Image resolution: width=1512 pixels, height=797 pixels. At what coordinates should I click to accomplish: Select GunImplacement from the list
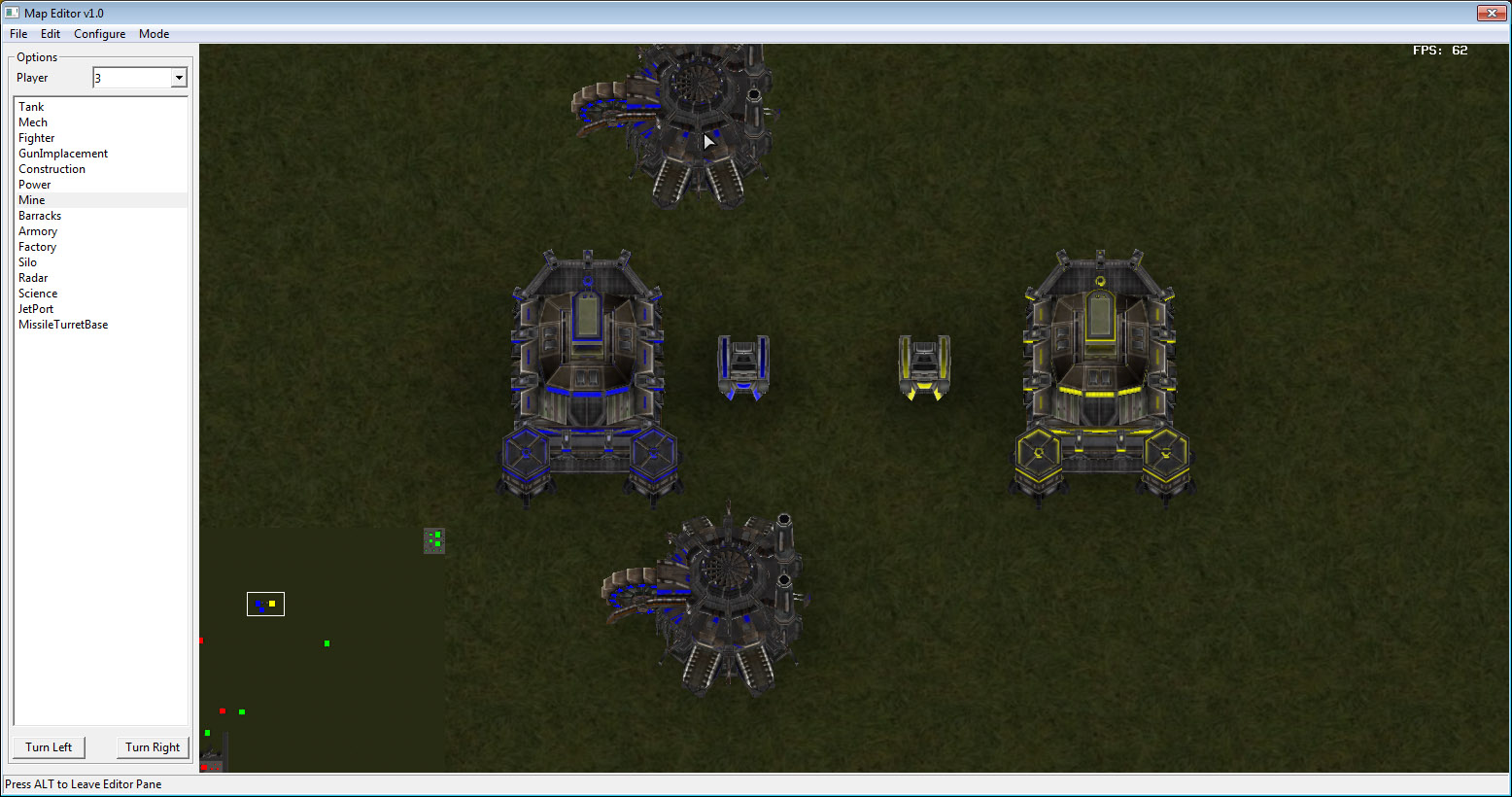pyautogui.click(x=62, y=153)
